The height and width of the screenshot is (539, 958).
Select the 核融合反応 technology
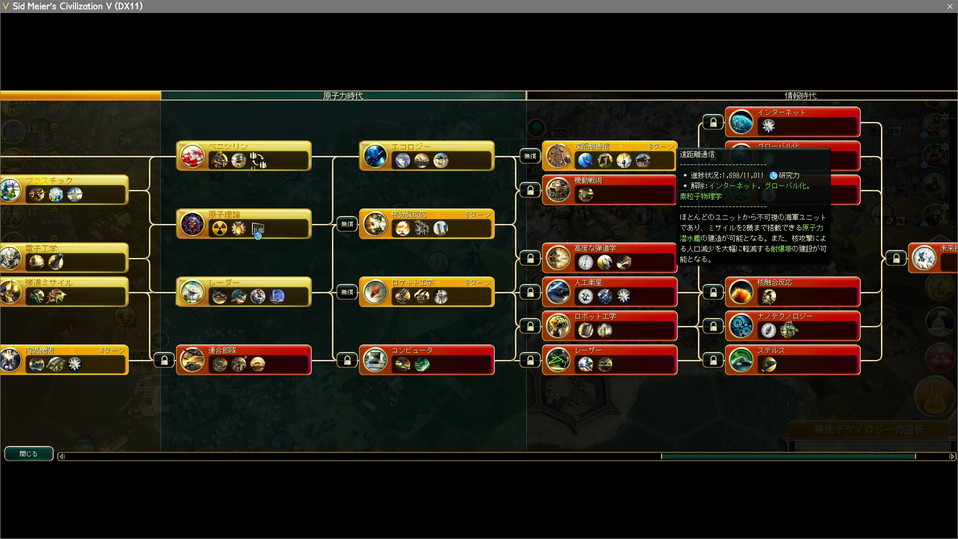(x=793, y=292)
